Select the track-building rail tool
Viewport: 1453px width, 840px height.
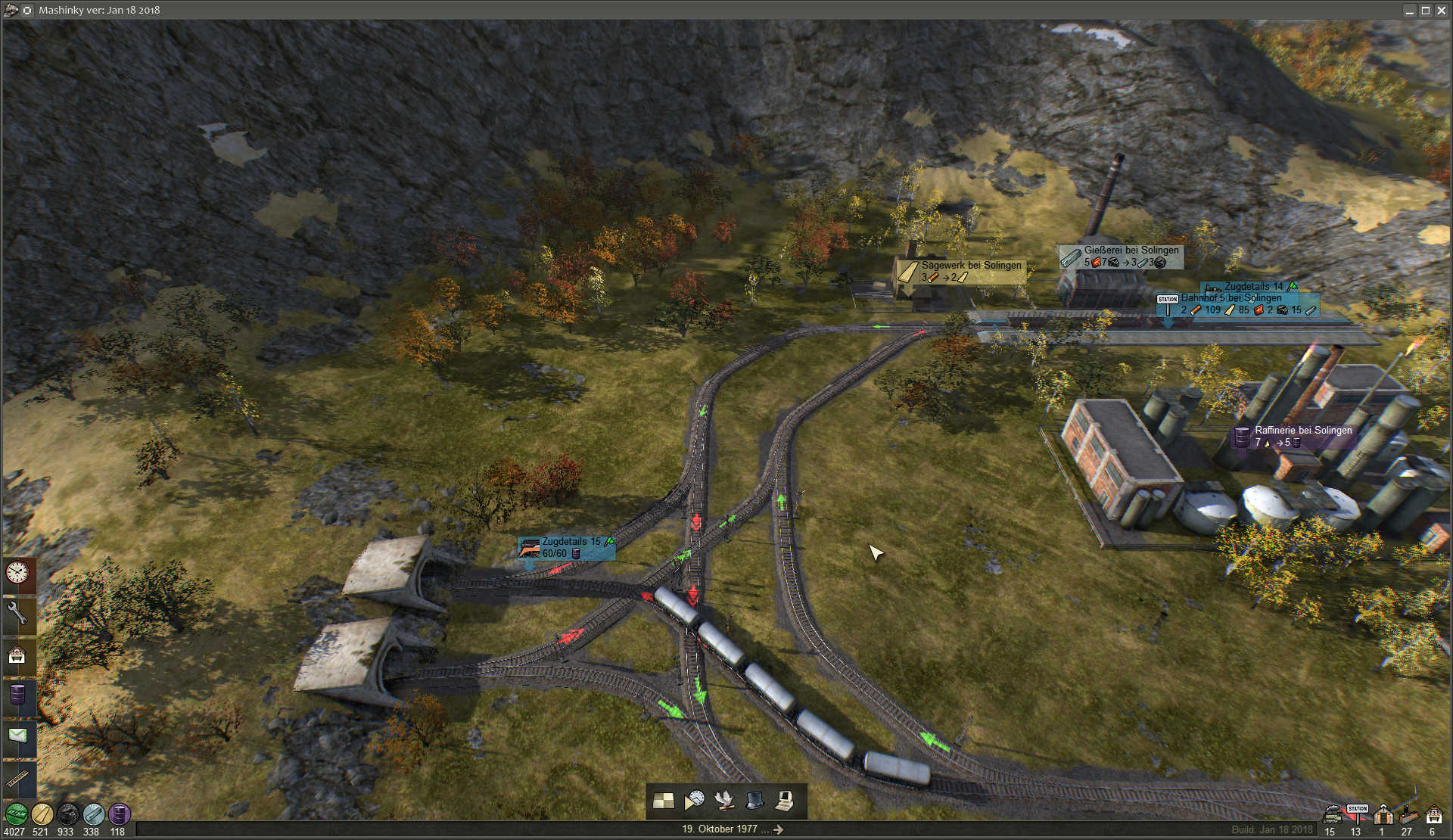coord(17,778)
